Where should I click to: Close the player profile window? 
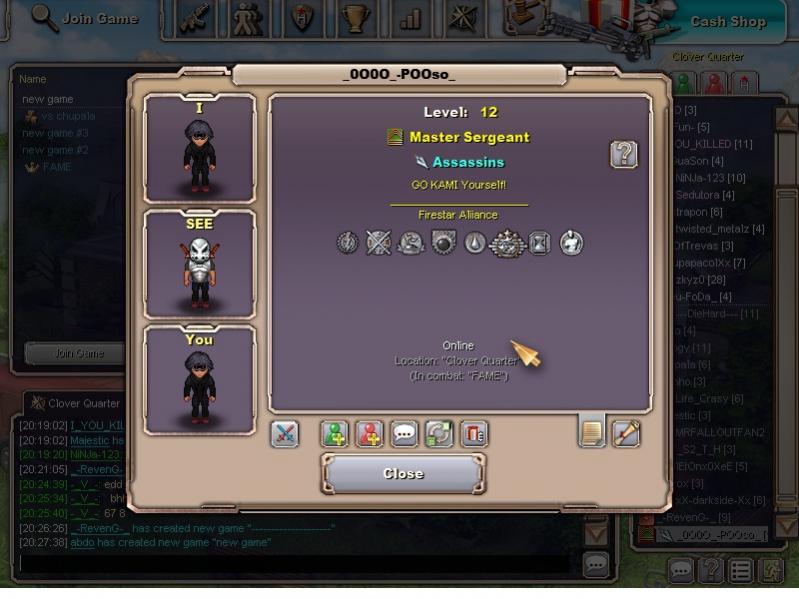coord(403,473)
